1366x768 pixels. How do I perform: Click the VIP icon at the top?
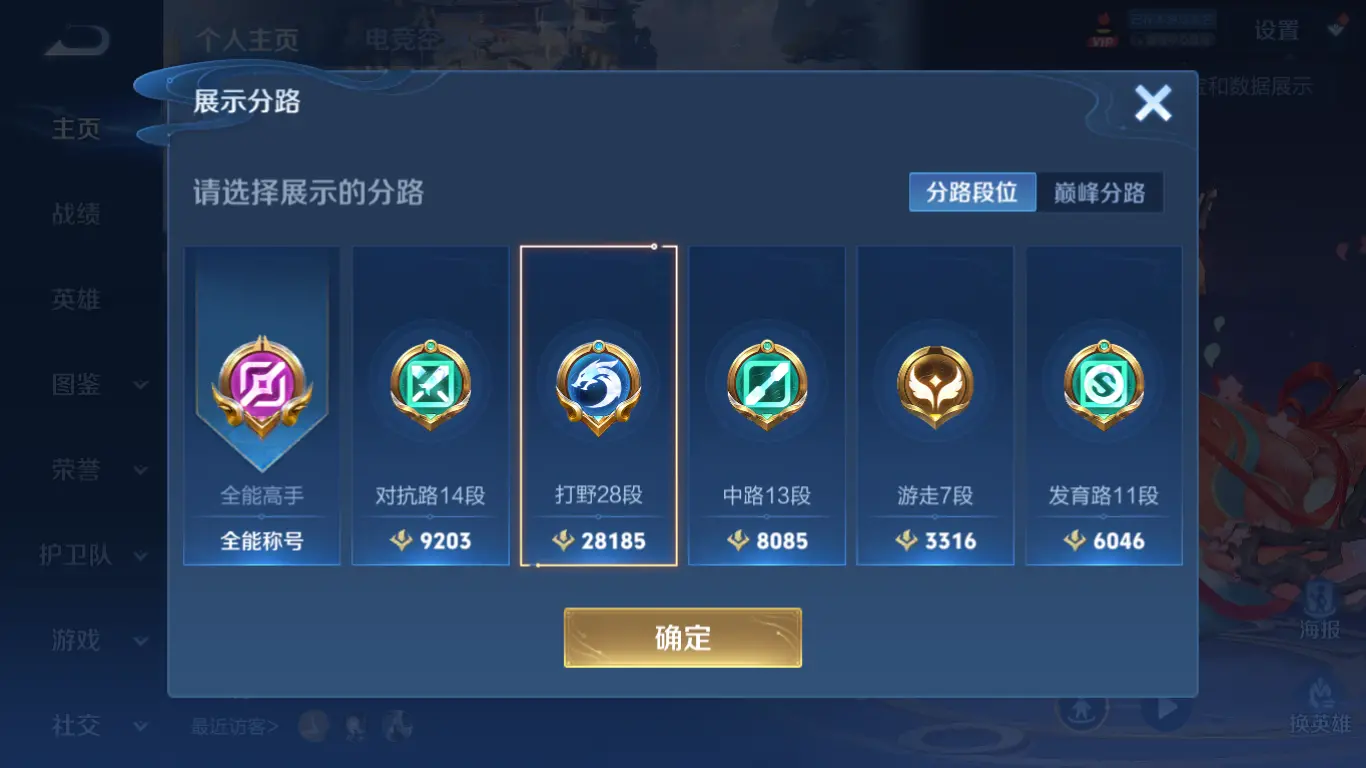[1104, 30]
